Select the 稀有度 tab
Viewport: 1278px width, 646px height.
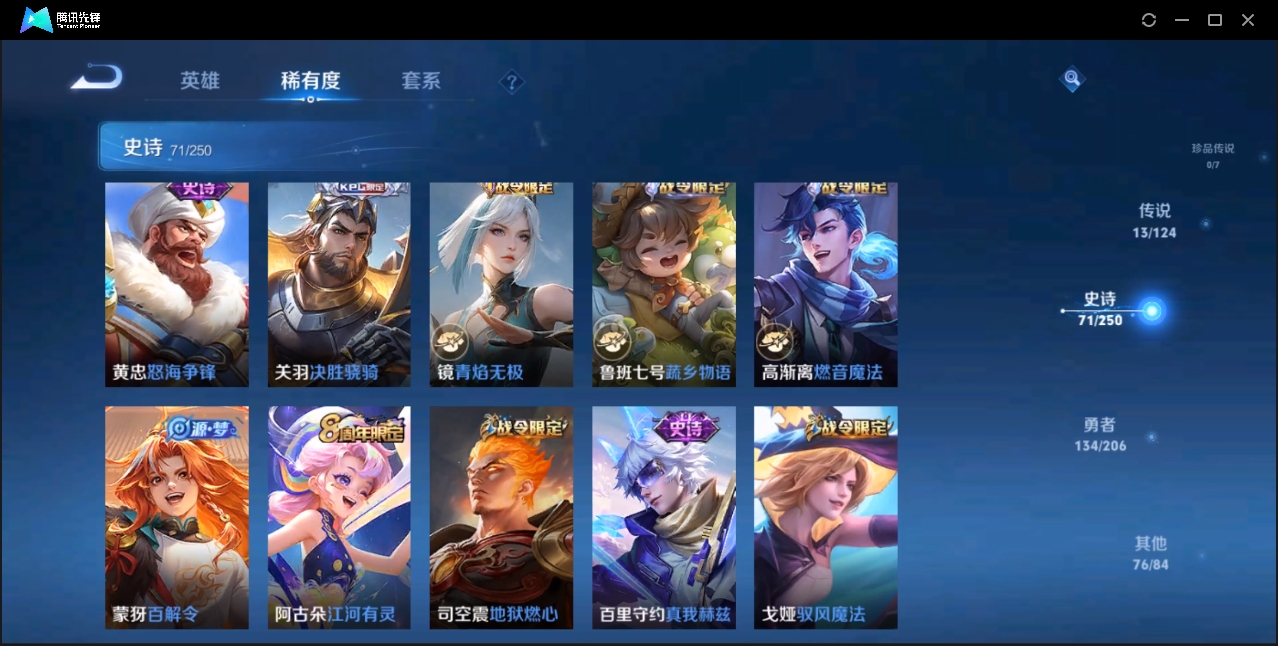pyautogui.click(x=310, y=81)
